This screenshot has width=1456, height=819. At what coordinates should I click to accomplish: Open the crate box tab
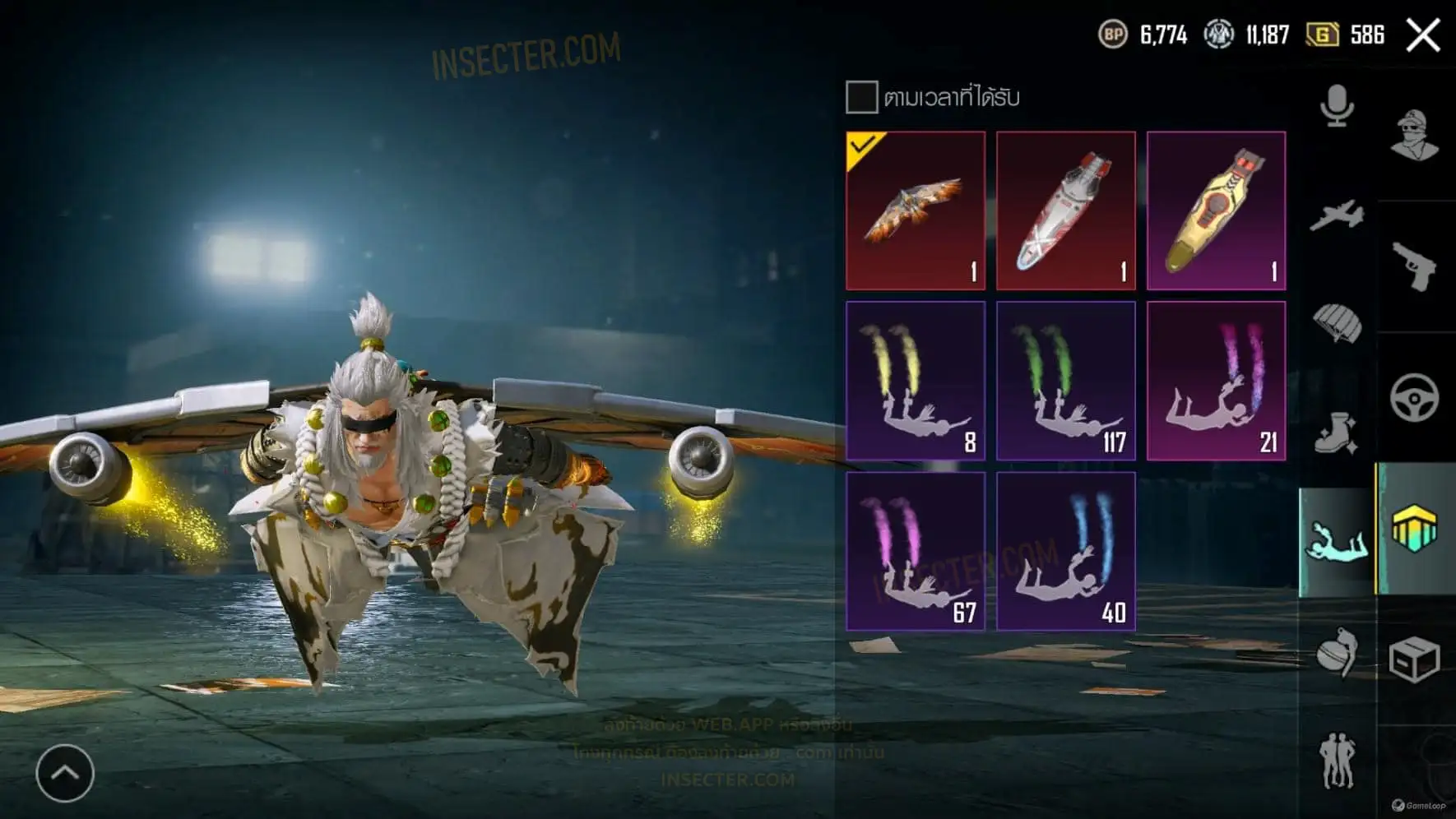coord(1415,659)
